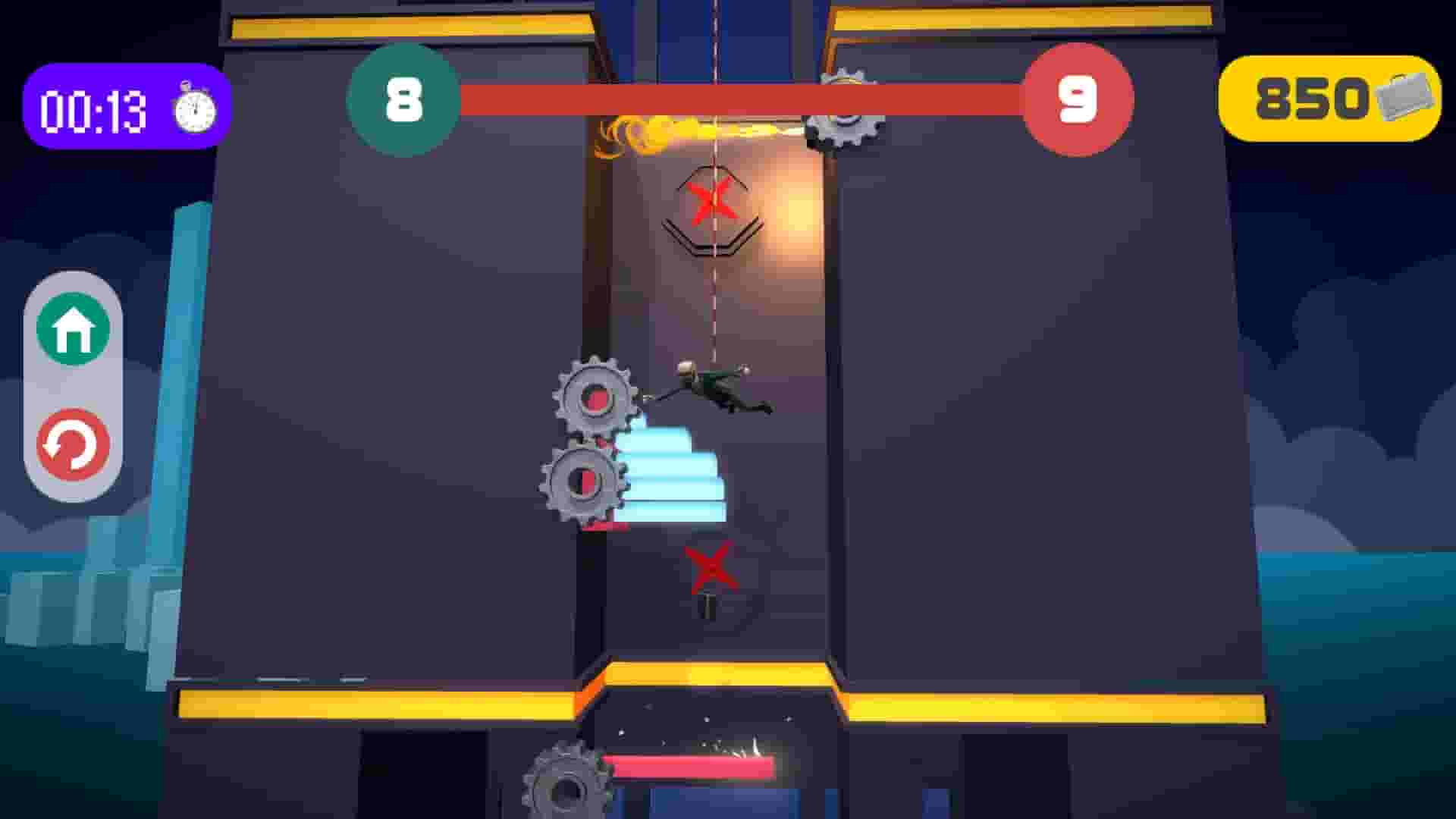Click the flame effect at the top

coord(661,130)
